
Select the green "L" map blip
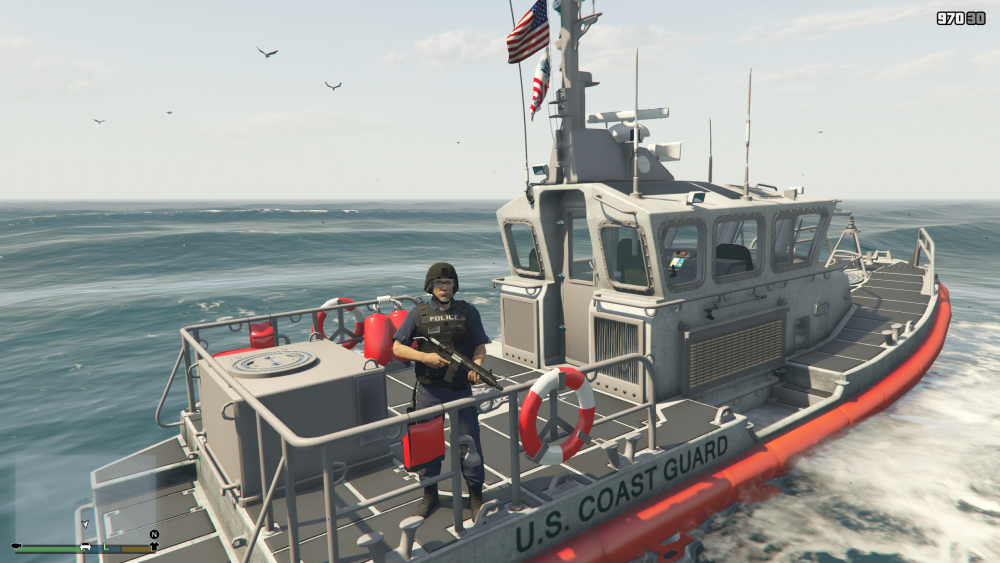pyautogui.click(x=105, y=547)
